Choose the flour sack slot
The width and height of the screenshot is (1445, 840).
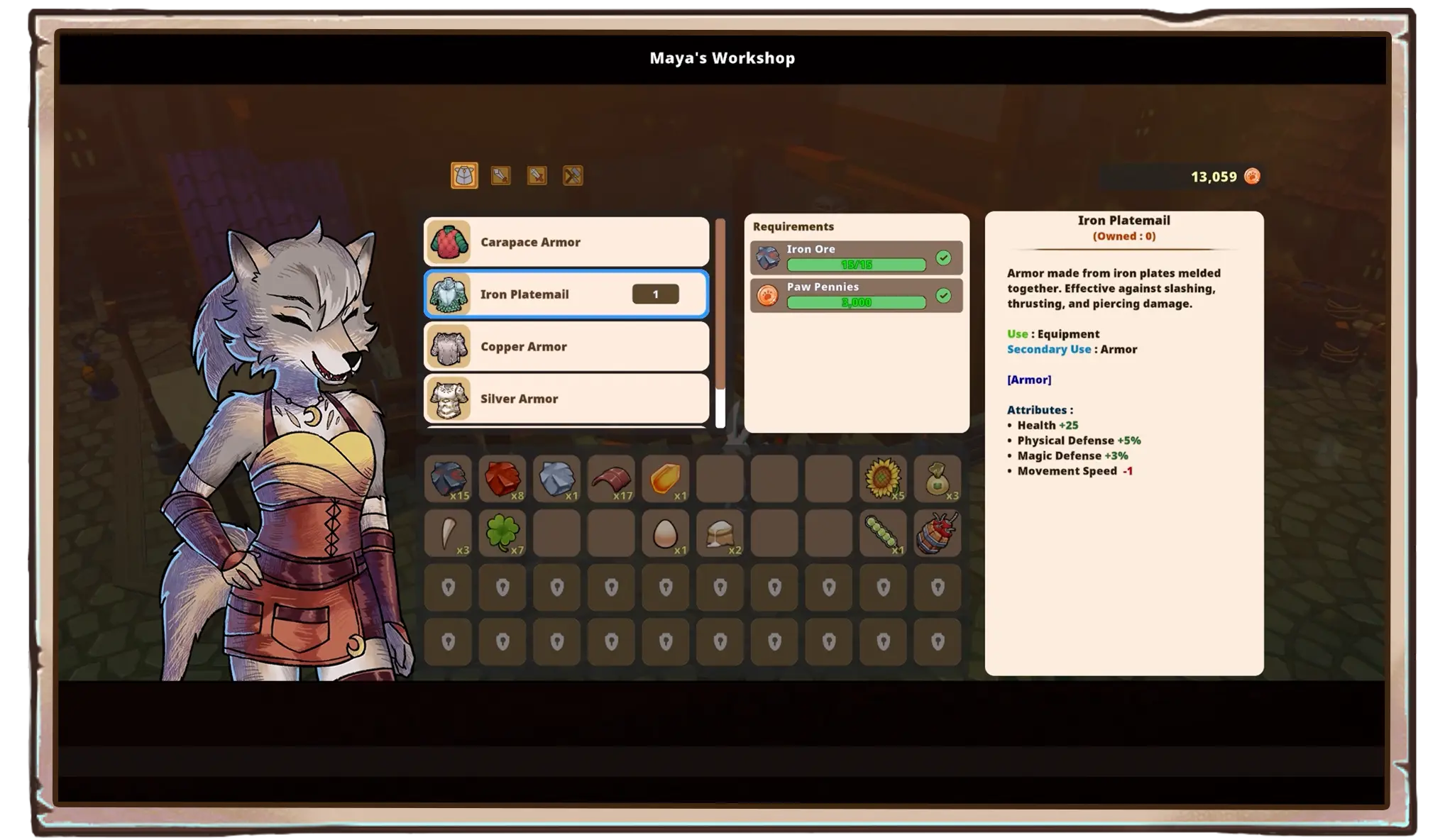pyautogui.click(x=720, y=534)
